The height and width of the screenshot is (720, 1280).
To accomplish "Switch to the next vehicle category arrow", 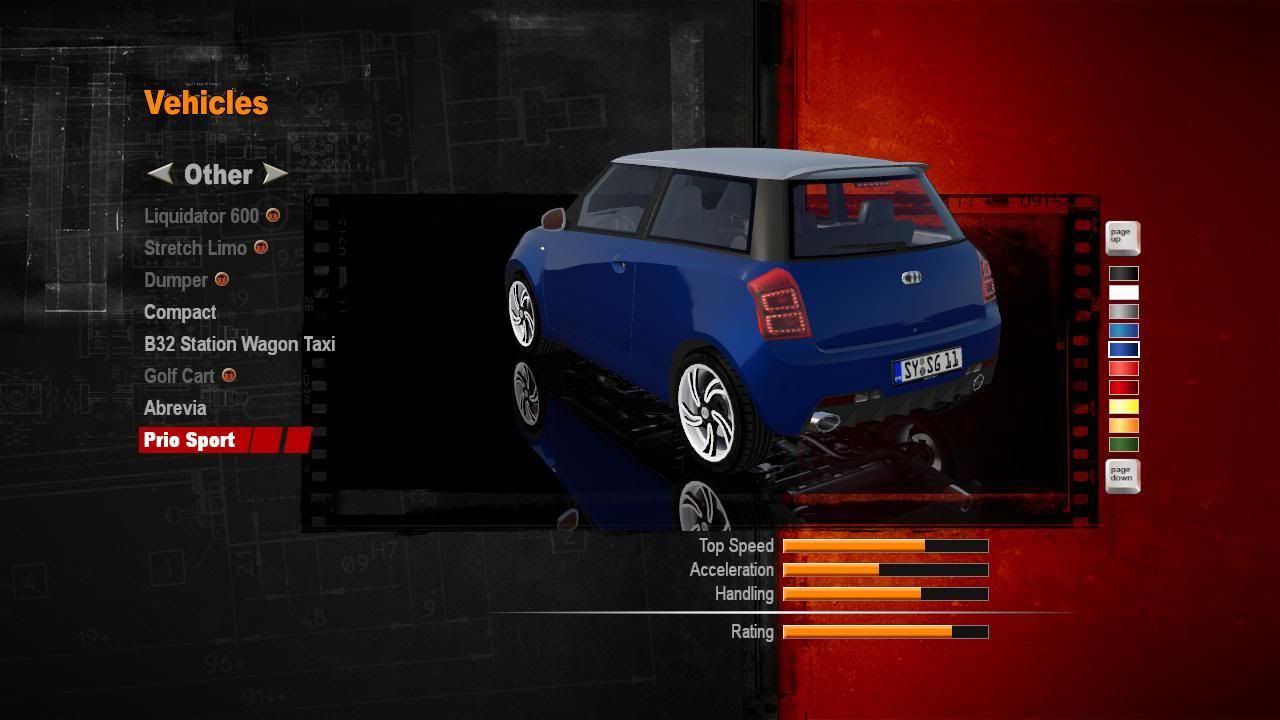I will point(274,174).
